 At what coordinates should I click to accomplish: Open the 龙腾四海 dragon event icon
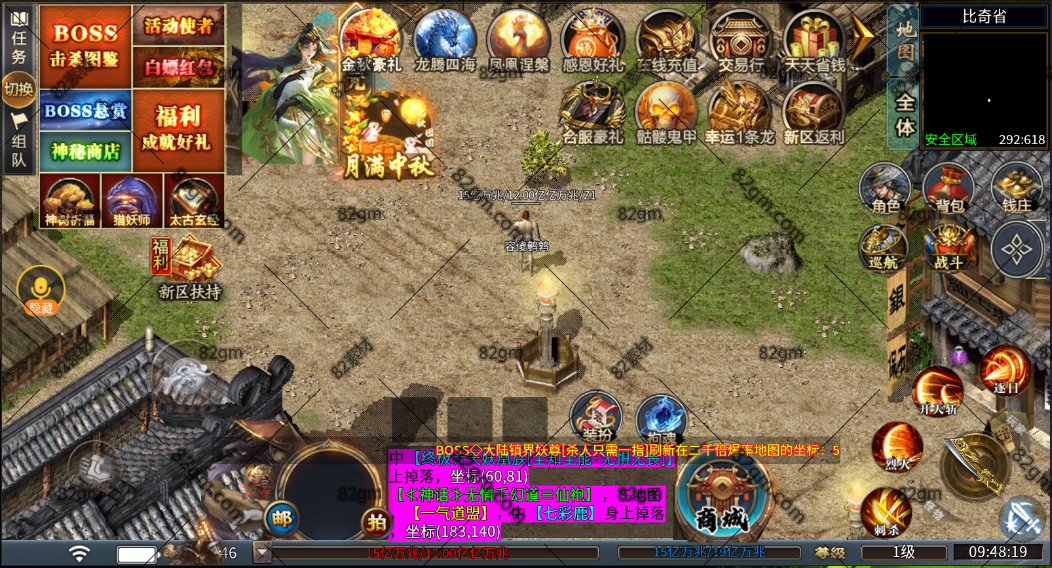tap(445, 40)
